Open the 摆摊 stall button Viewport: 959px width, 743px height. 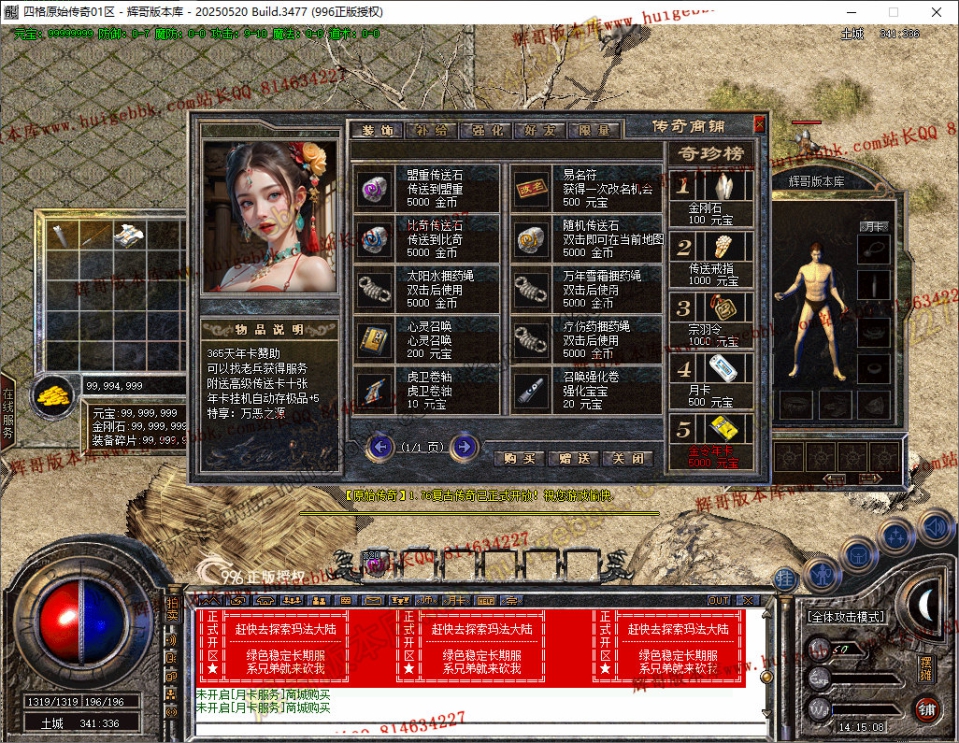pyautogui.click(x=926, y=664)
